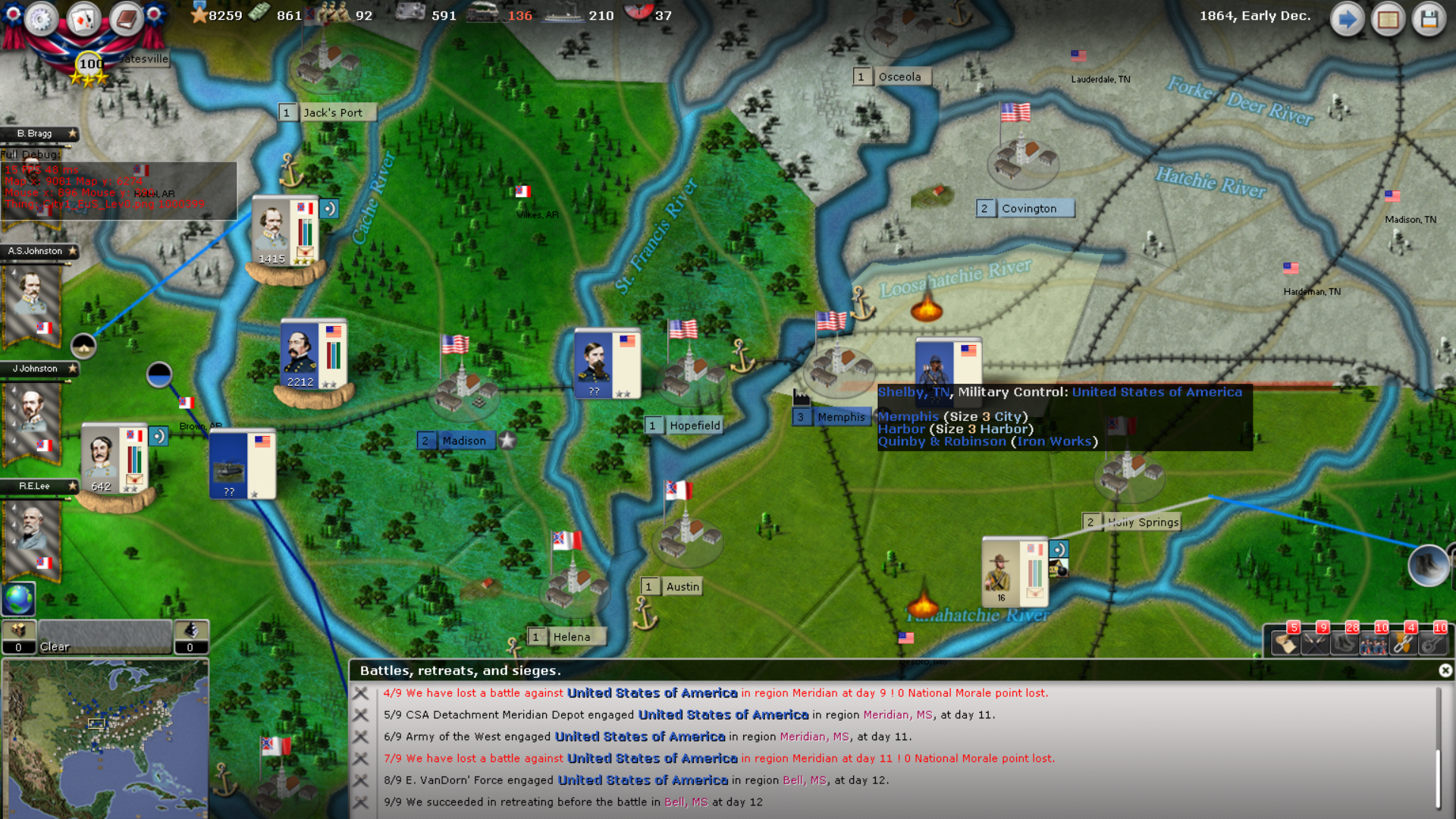
Task: Dismiss the Battles, retreats, and sieges panel
Action: (1445, 671)
